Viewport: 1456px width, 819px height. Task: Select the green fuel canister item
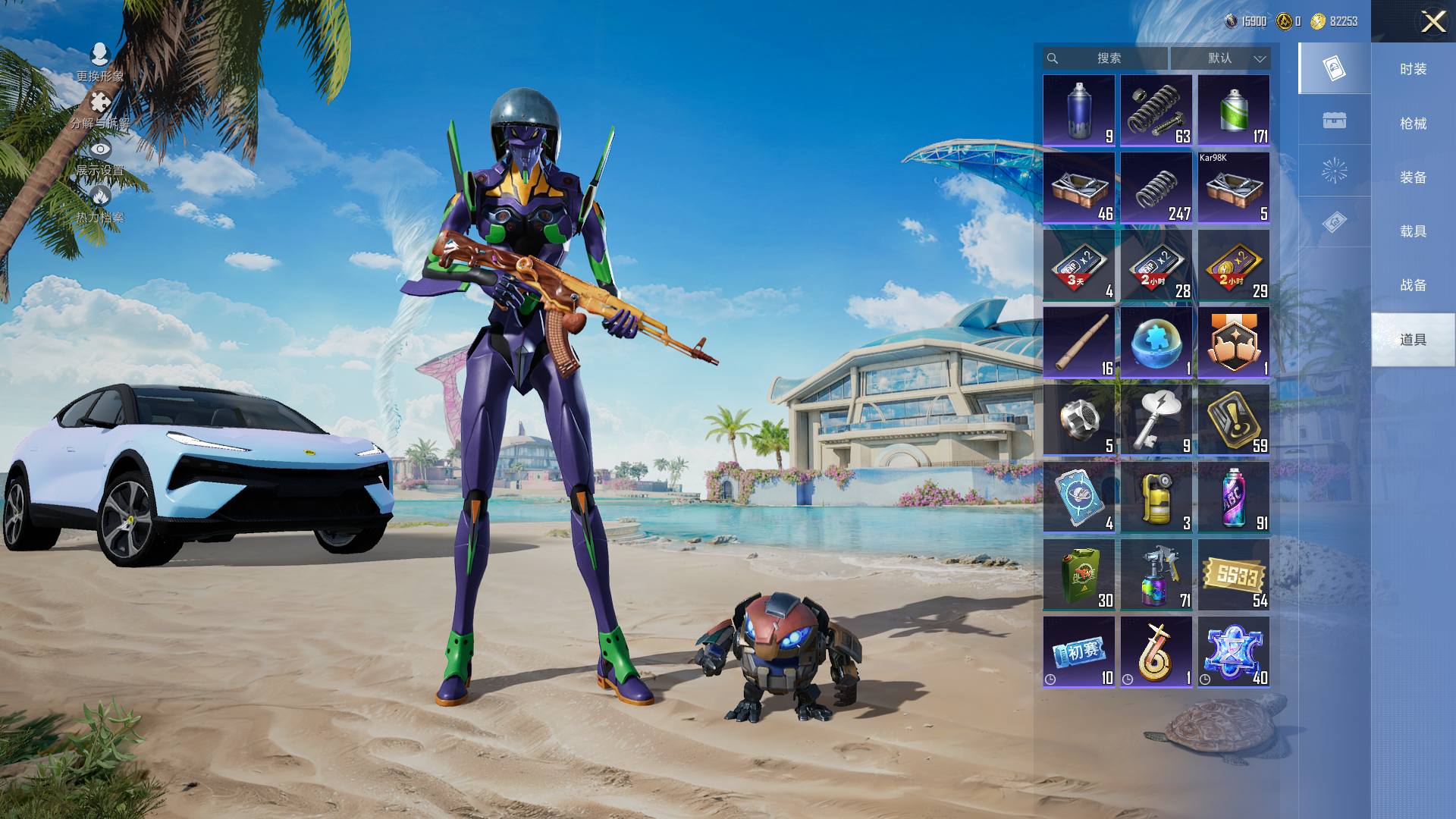click(x=1078, y=575)
